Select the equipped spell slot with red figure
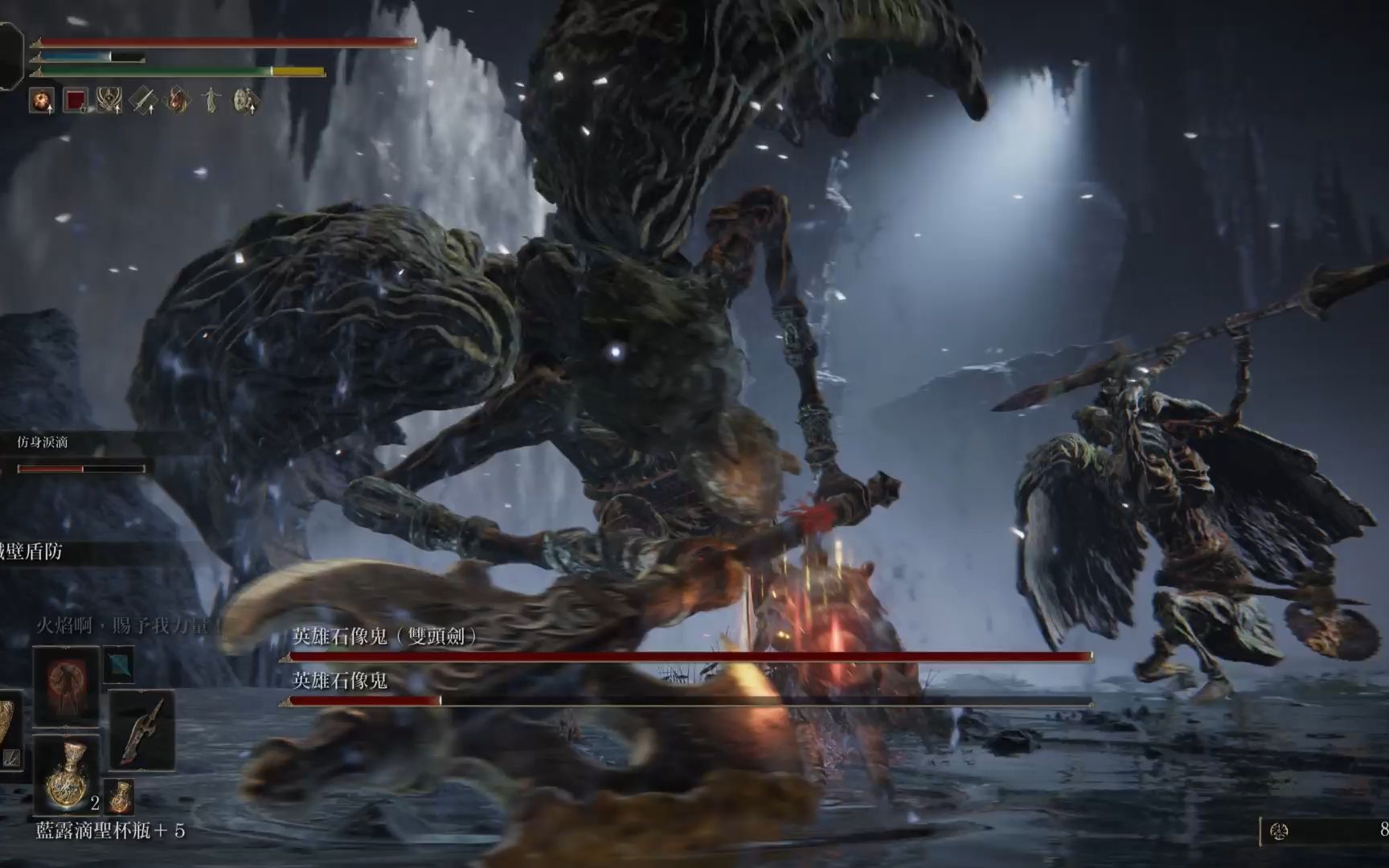The image size is (1389, 868). [x=66, y=685]
